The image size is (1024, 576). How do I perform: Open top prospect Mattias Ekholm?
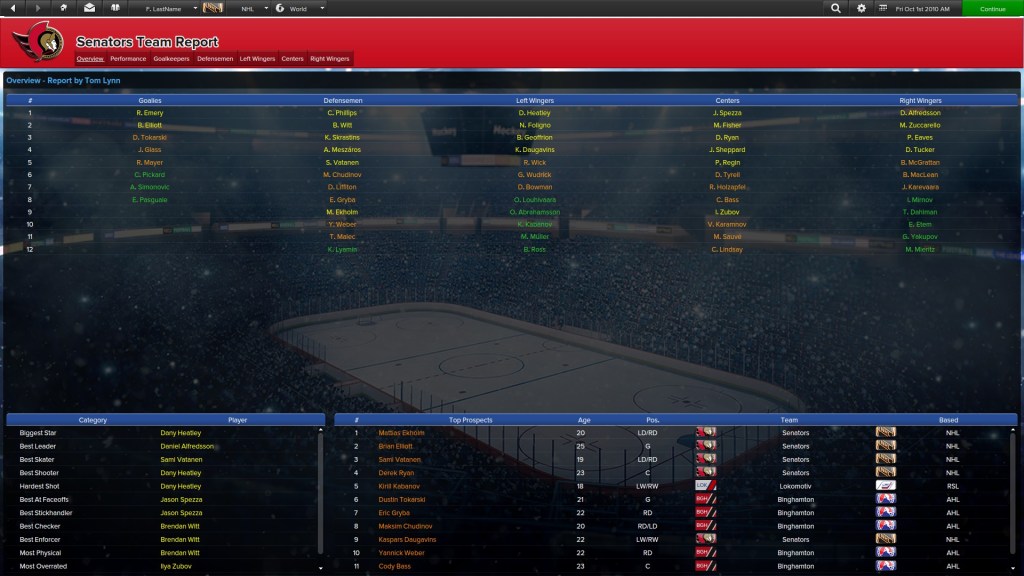(x=401, y=433)
